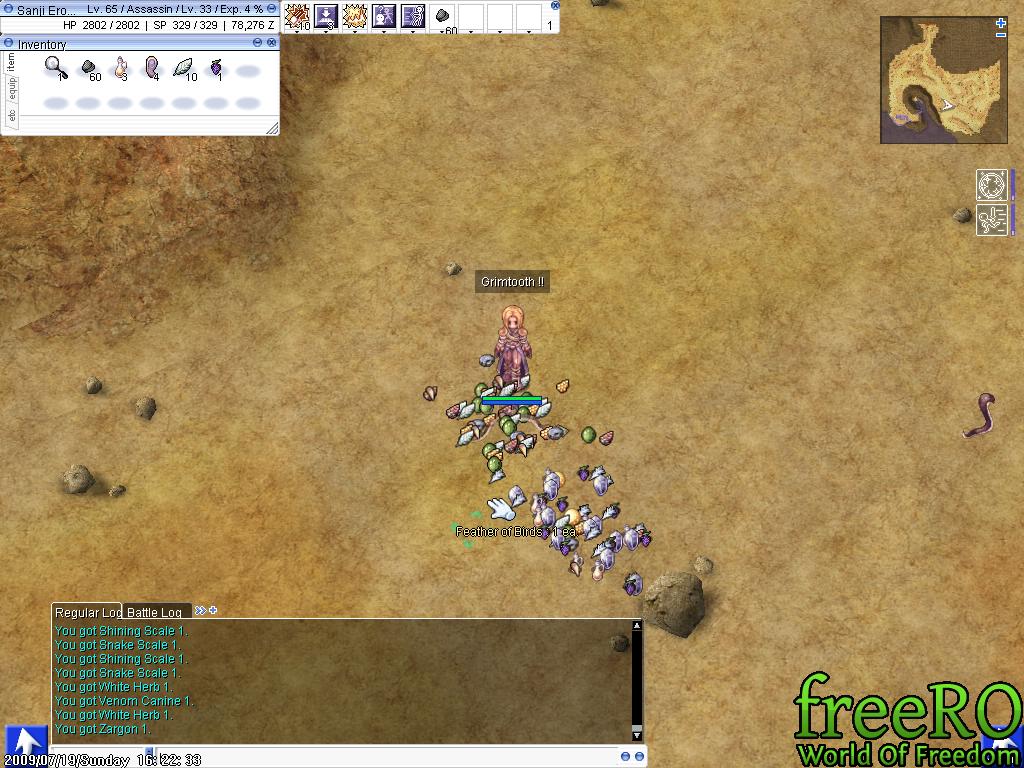This screenshot has width=1024, height=768.
Task: Open the etc tab in Inventory
Action: coord(12,116)
